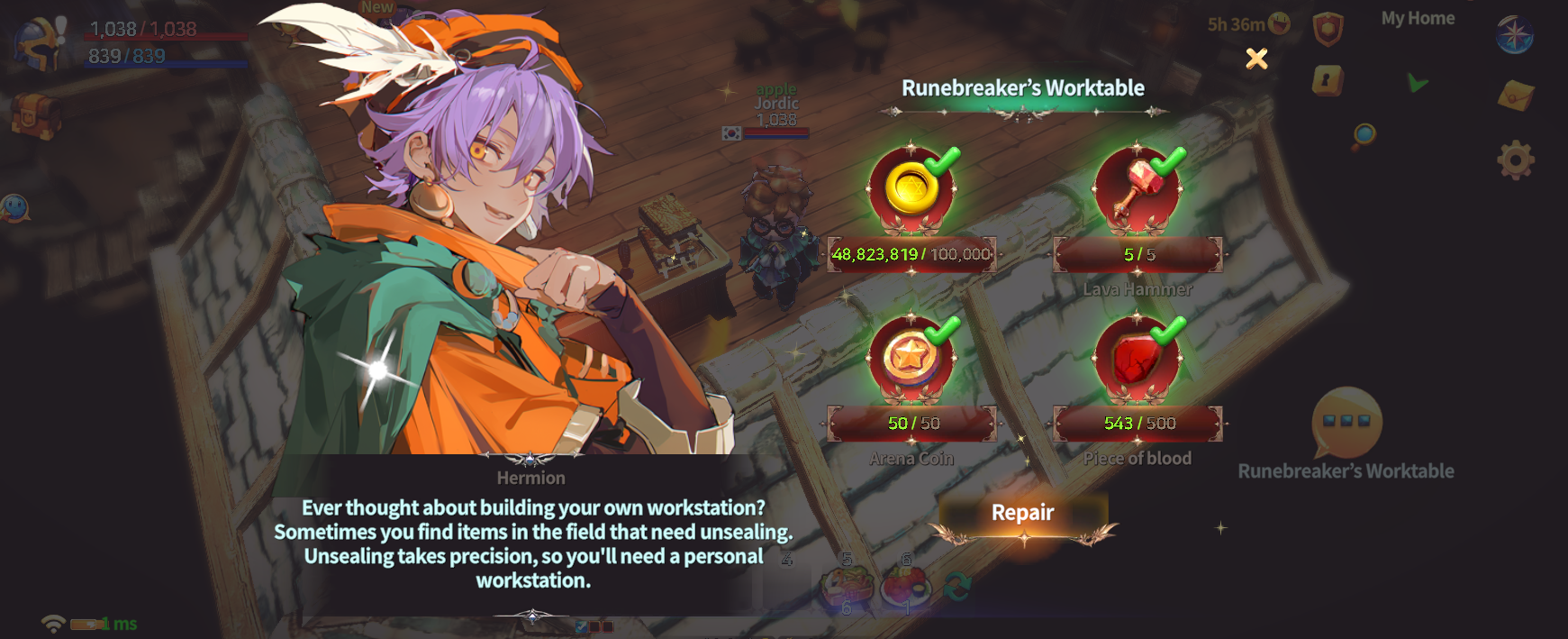The width and height of the screenshot is (1568, 639).
Task: Open the compass map icon
Action: (x=1514, y=34)
